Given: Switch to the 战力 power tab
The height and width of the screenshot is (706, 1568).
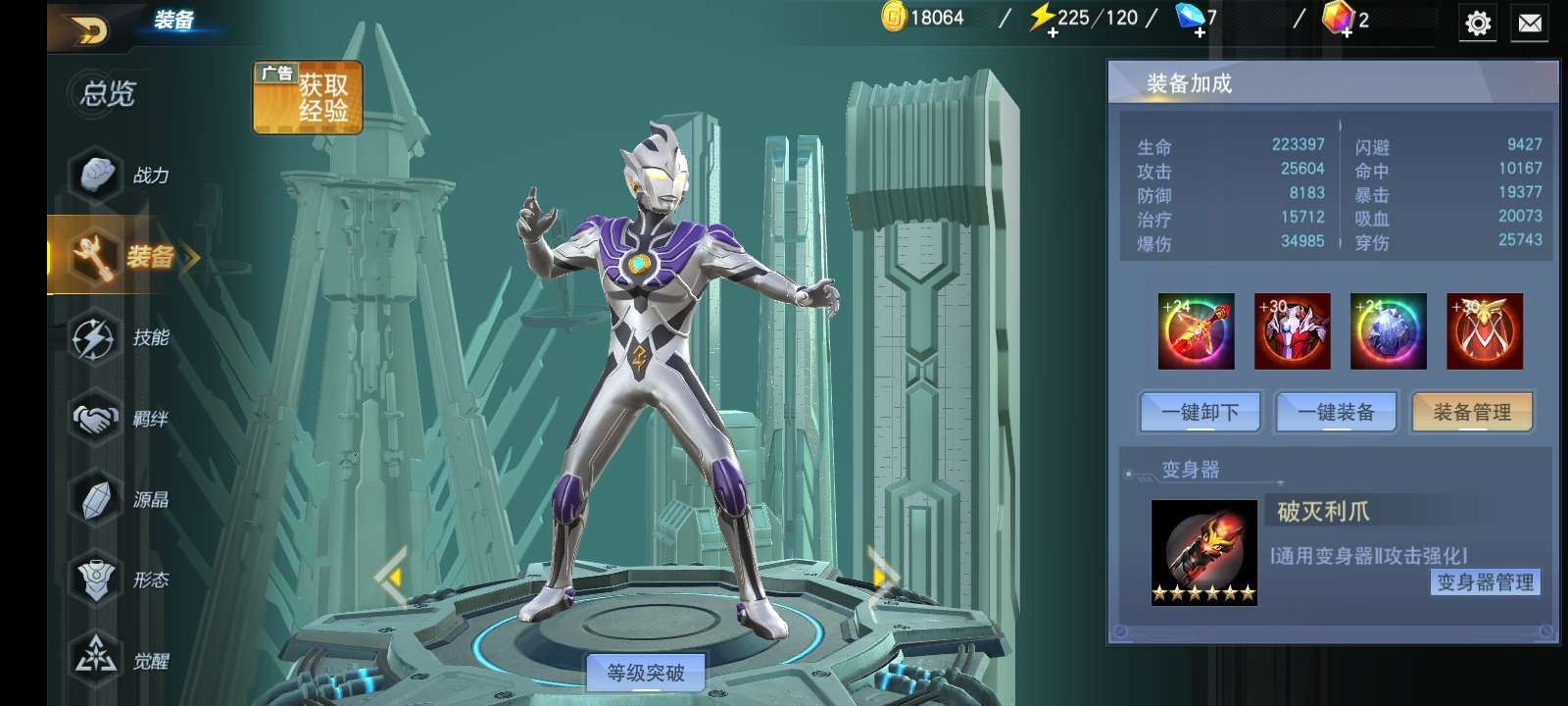Looking at the screenshot, I should click(x=122, y=176).
